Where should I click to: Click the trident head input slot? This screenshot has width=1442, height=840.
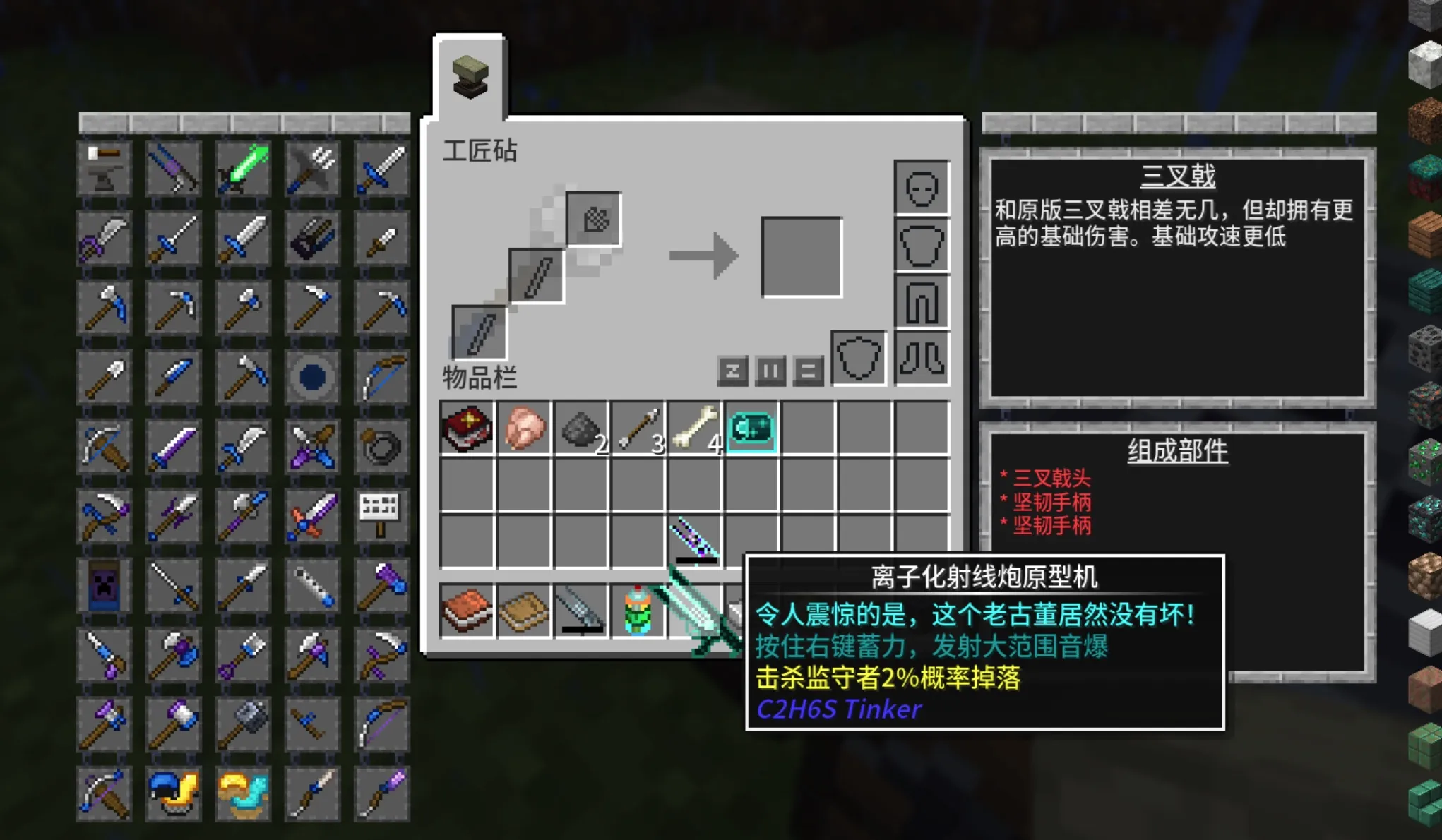tap(594, 220)
